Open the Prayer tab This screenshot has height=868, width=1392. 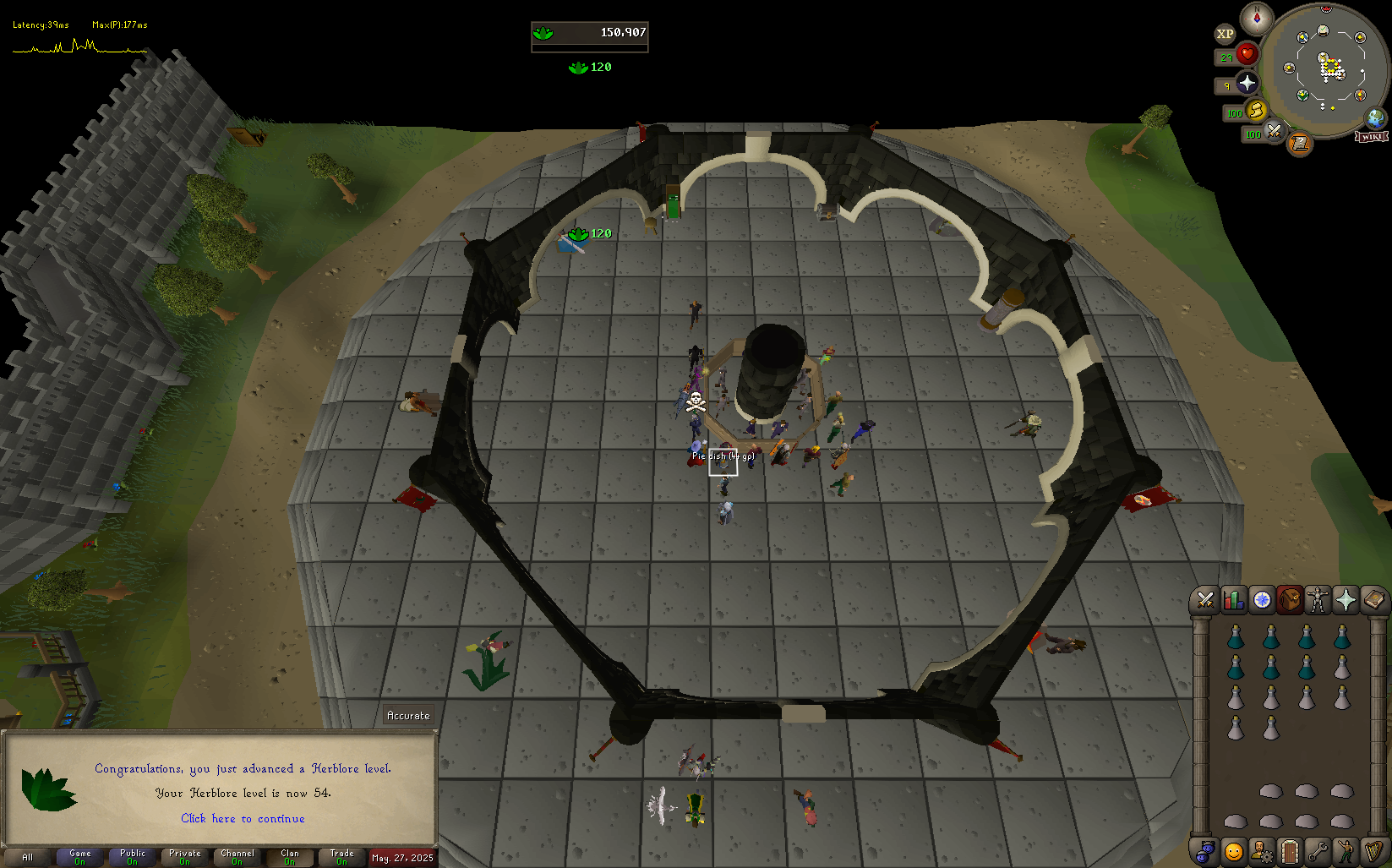point(1346,600)
